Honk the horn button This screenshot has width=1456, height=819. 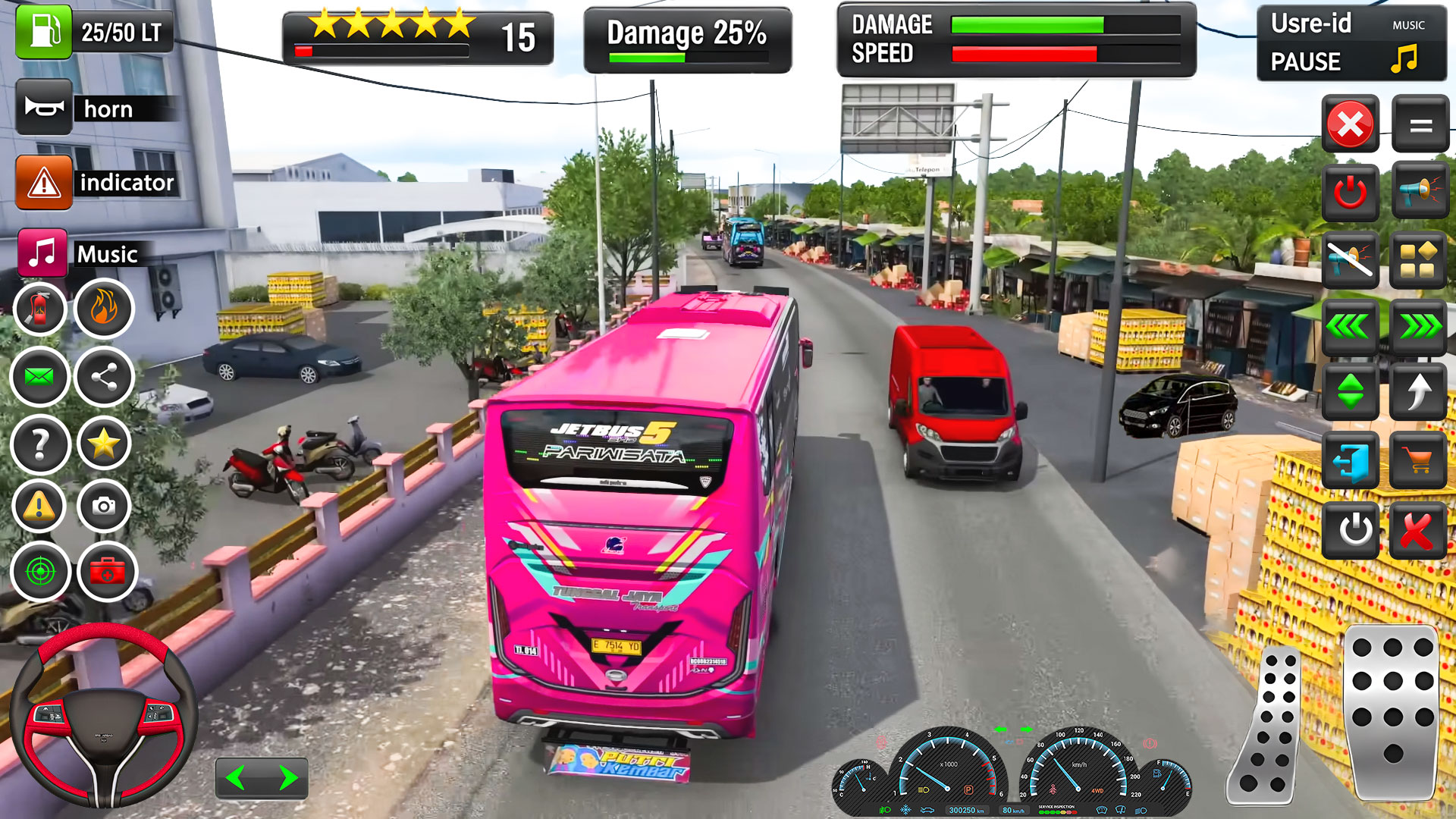click(44, 108)
